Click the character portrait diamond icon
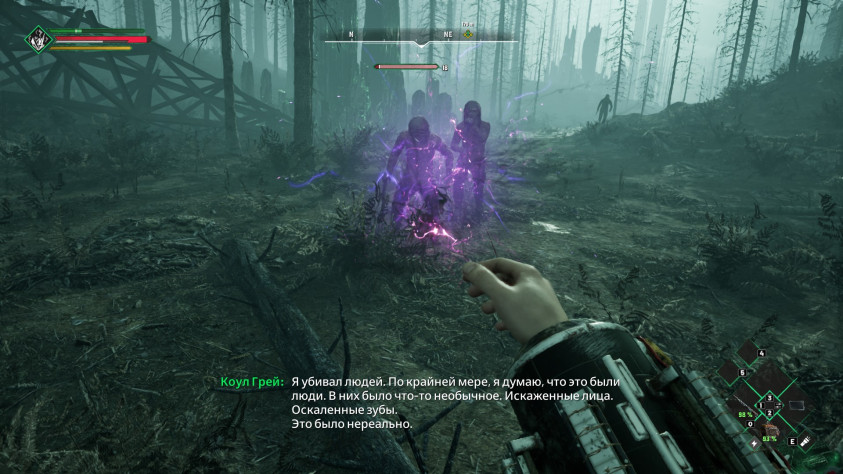 click(x=38, y=39)
